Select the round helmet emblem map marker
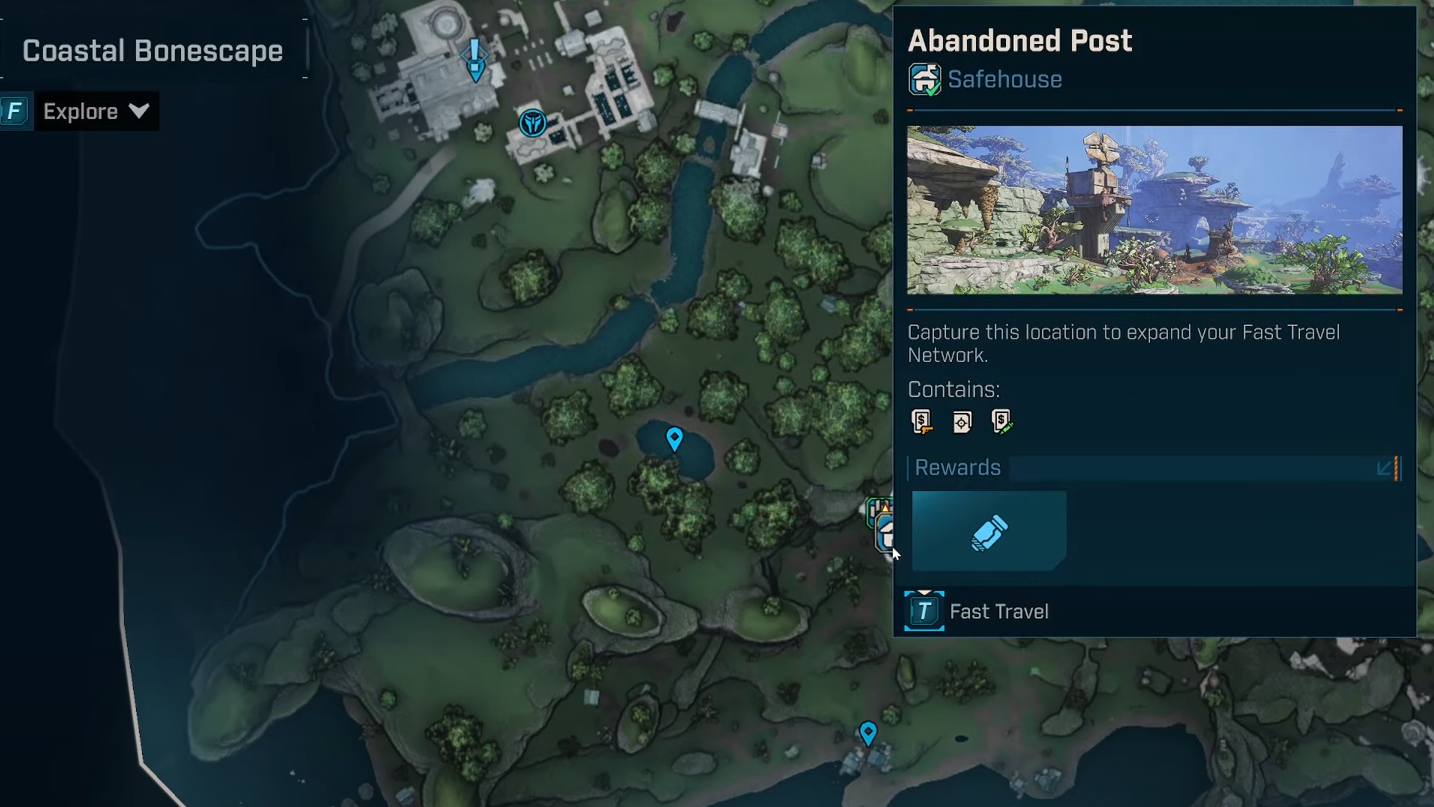 tap(533, 123)
